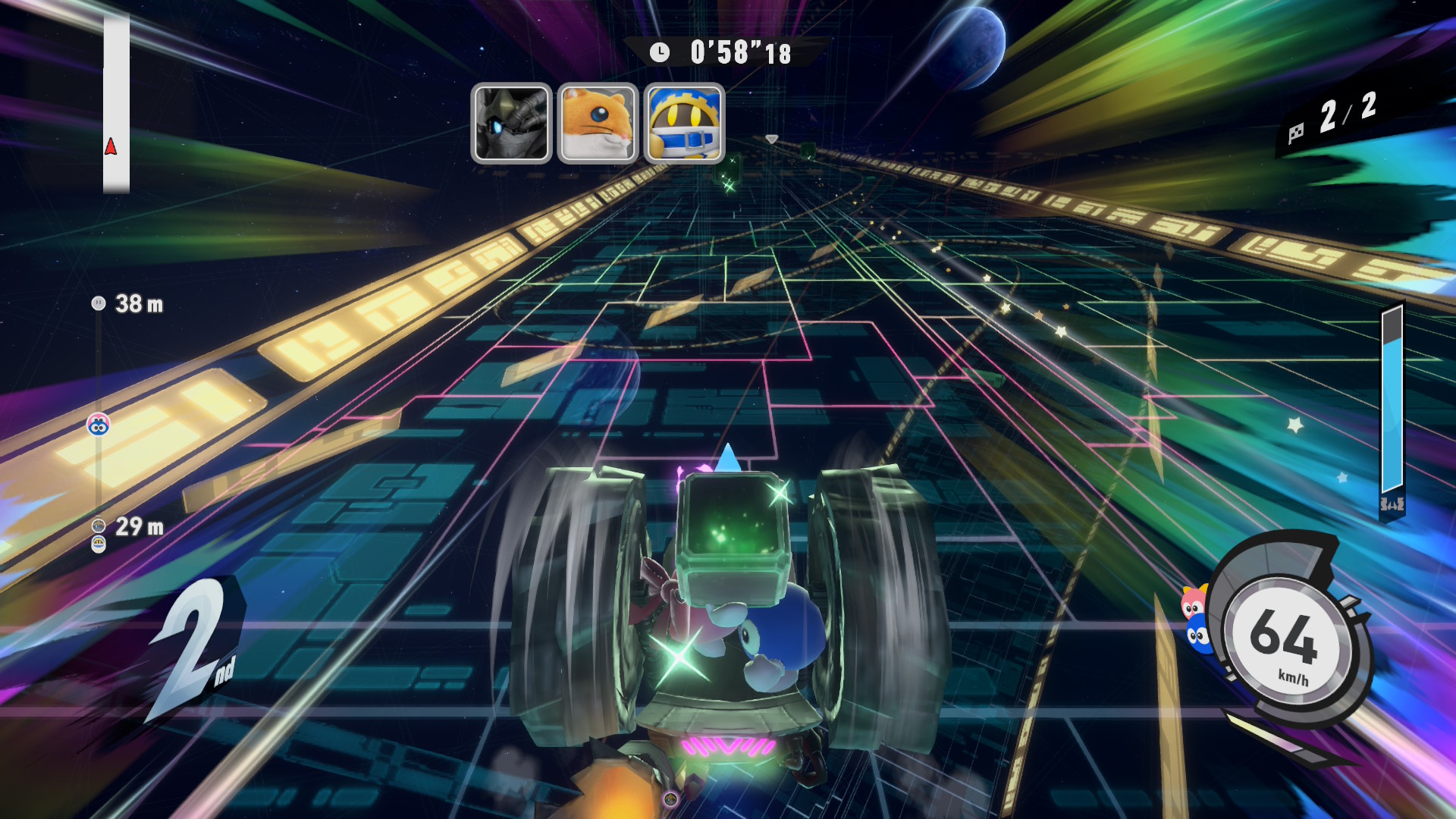Click the stacked pink and blue rider icons
The image size is (1456, 819).
pyautogui.click(x=1196, y=619)
